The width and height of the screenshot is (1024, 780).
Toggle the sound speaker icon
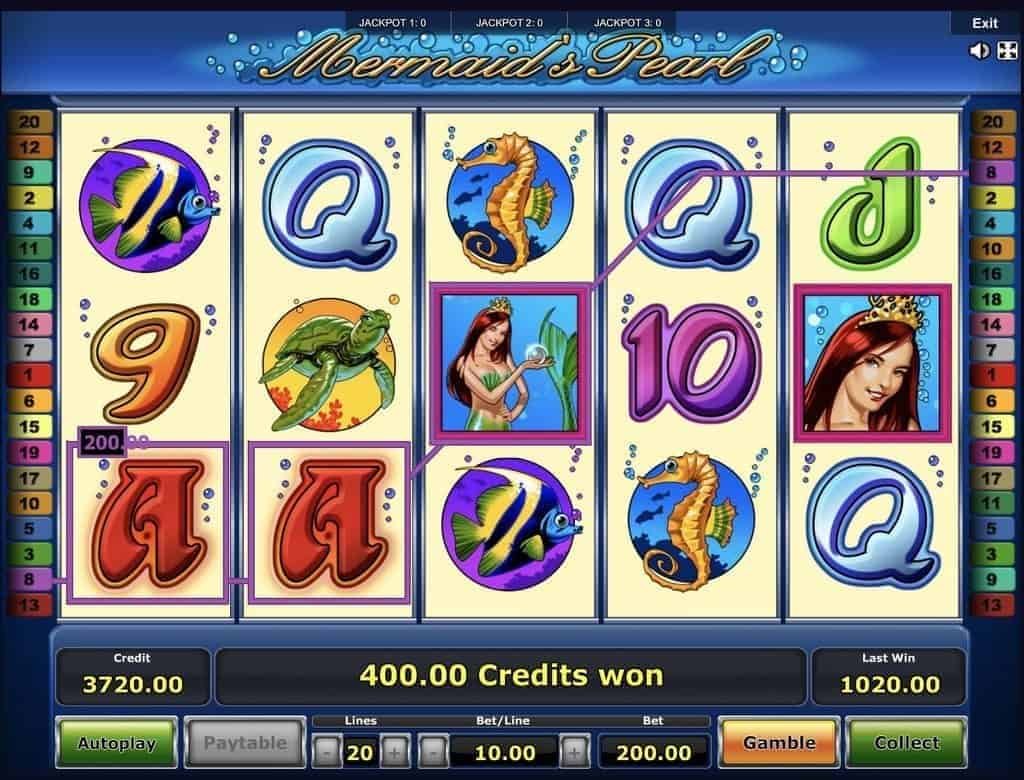[x=980, y=51]
